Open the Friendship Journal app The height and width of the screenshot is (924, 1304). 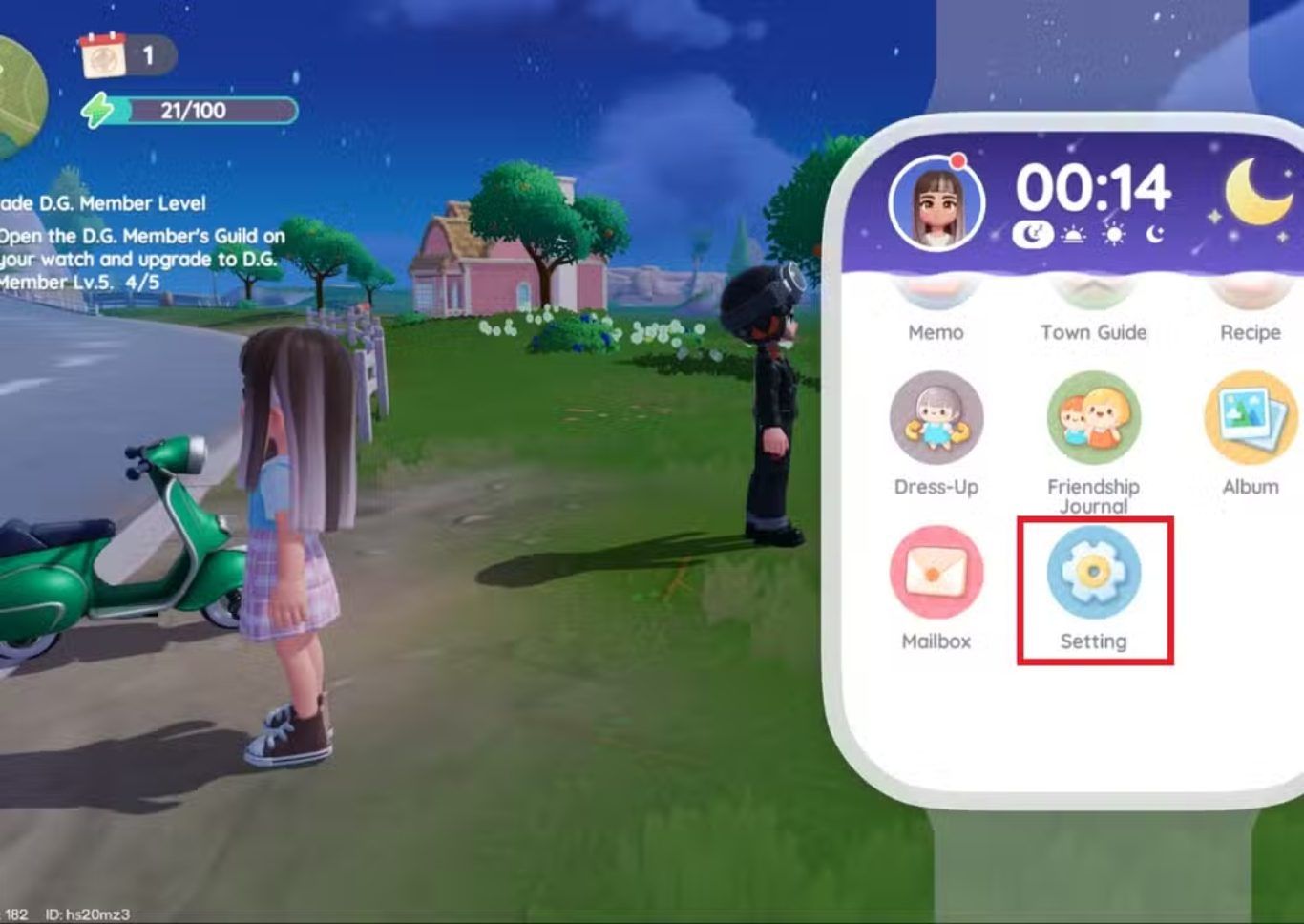coord(1093,419)
